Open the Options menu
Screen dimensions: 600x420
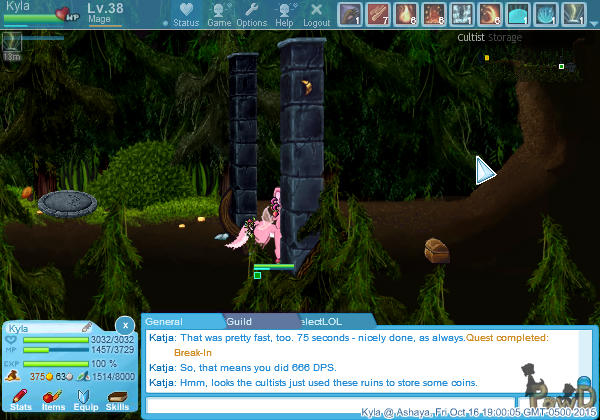coord(251,14)
